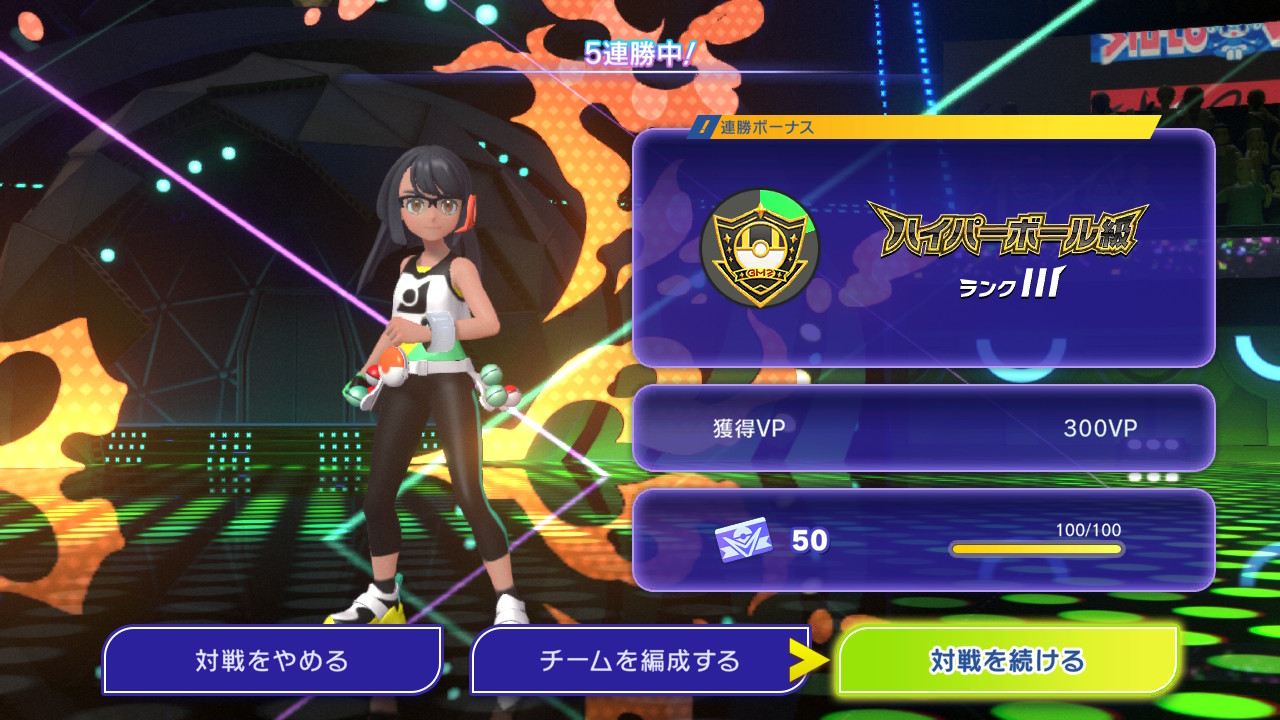The width and height of the screenshot is (1280, 720).
Task: Open チームを編成する team editing
Action: point(640,660)
